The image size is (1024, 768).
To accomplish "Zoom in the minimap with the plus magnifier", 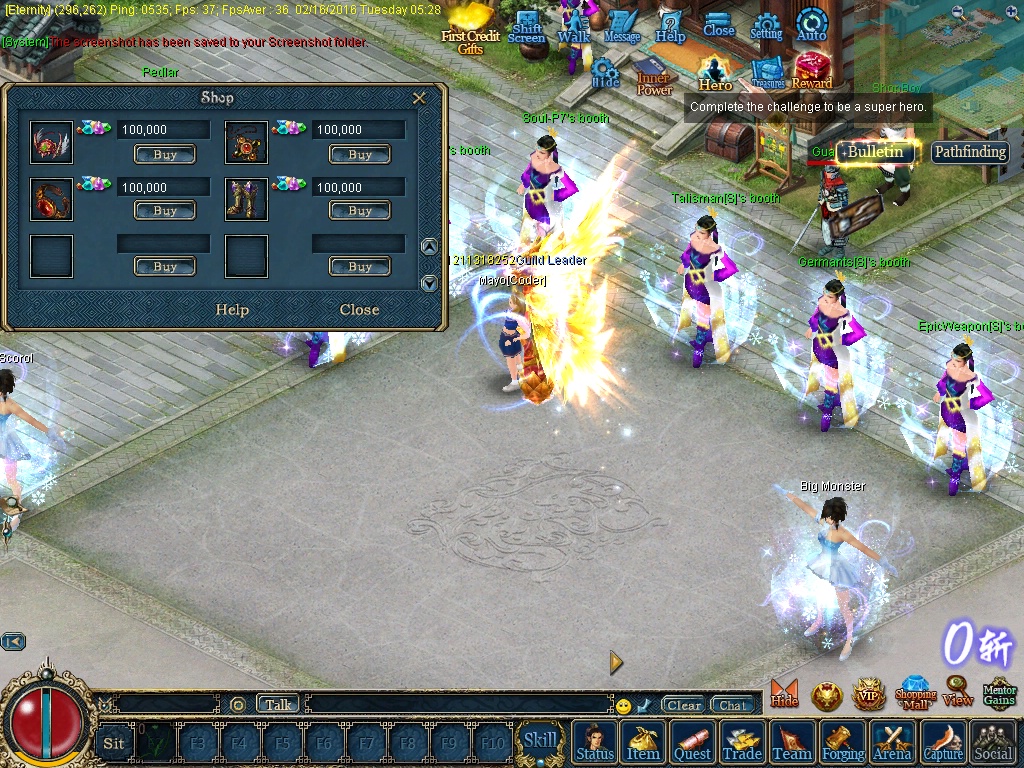I will click(x=1011, y=13).
